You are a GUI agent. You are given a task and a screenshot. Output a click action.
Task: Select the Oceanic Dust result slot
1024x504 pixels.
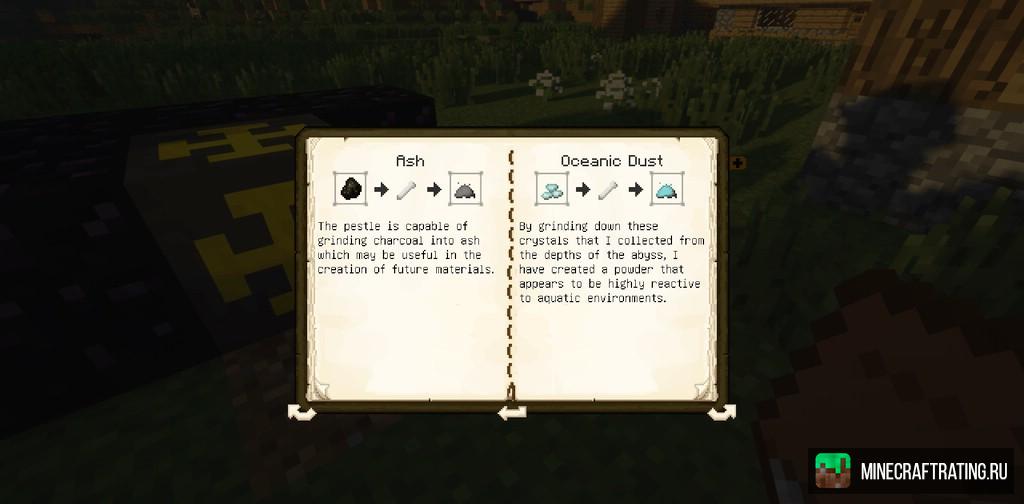point(665,189)
